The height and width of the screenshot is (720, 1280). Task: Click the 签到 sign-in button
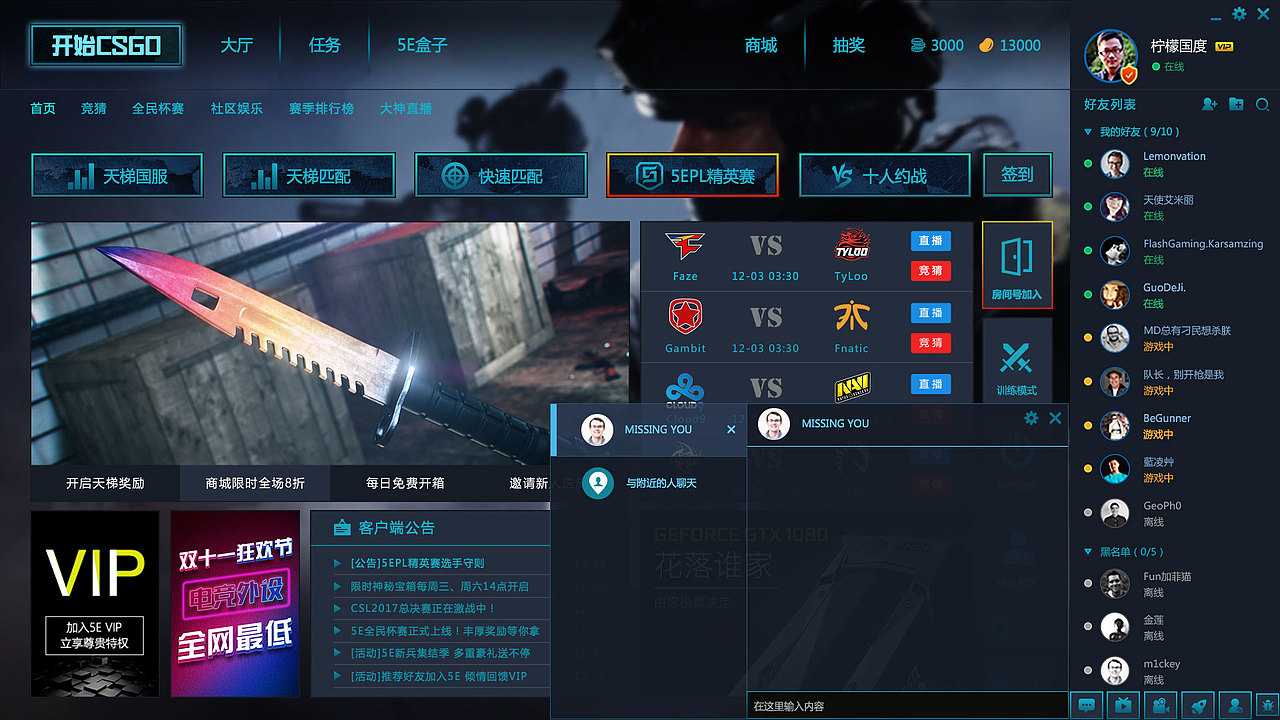[x=1017, y=174]
